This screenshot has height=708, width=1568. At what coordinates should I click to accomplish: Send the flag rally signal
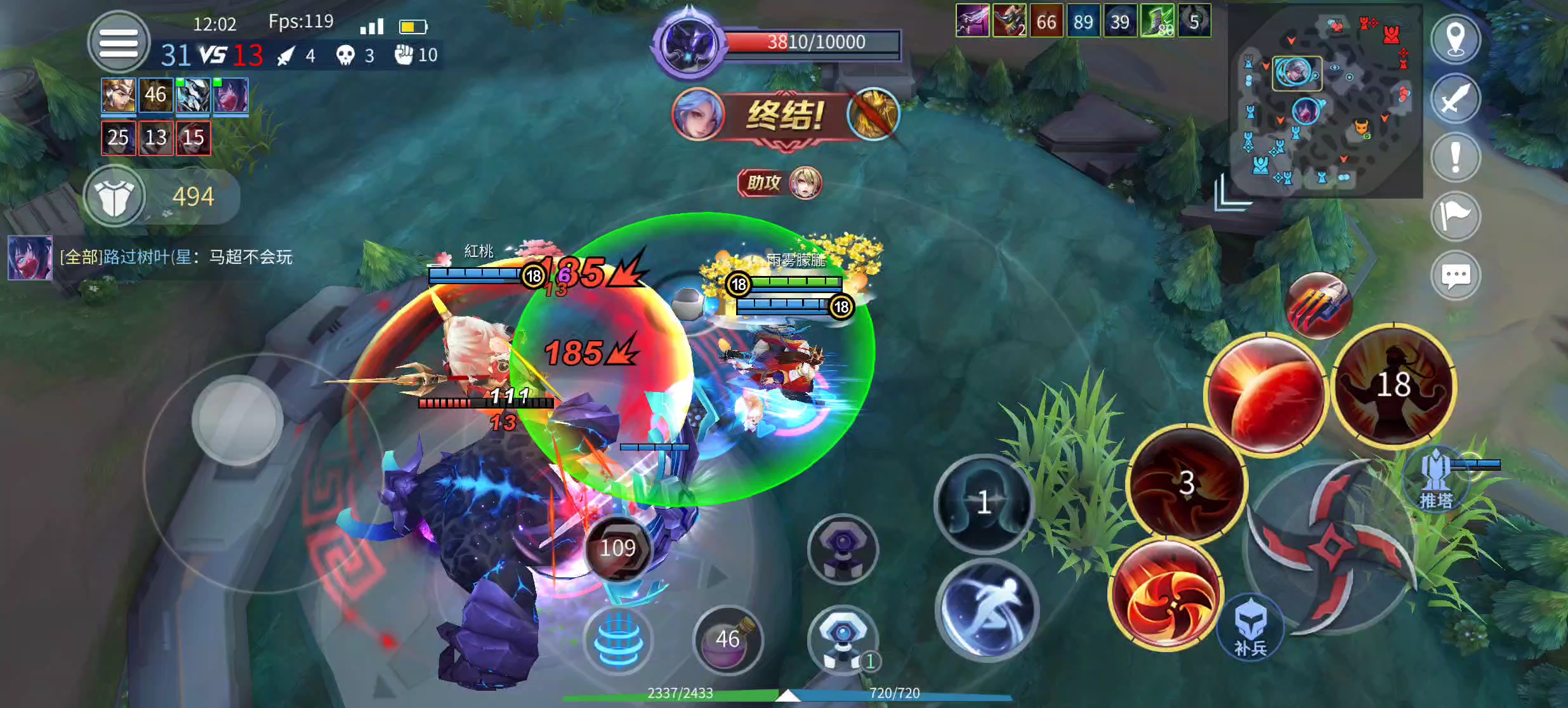pyautogui.click(x=1455, y=216)
